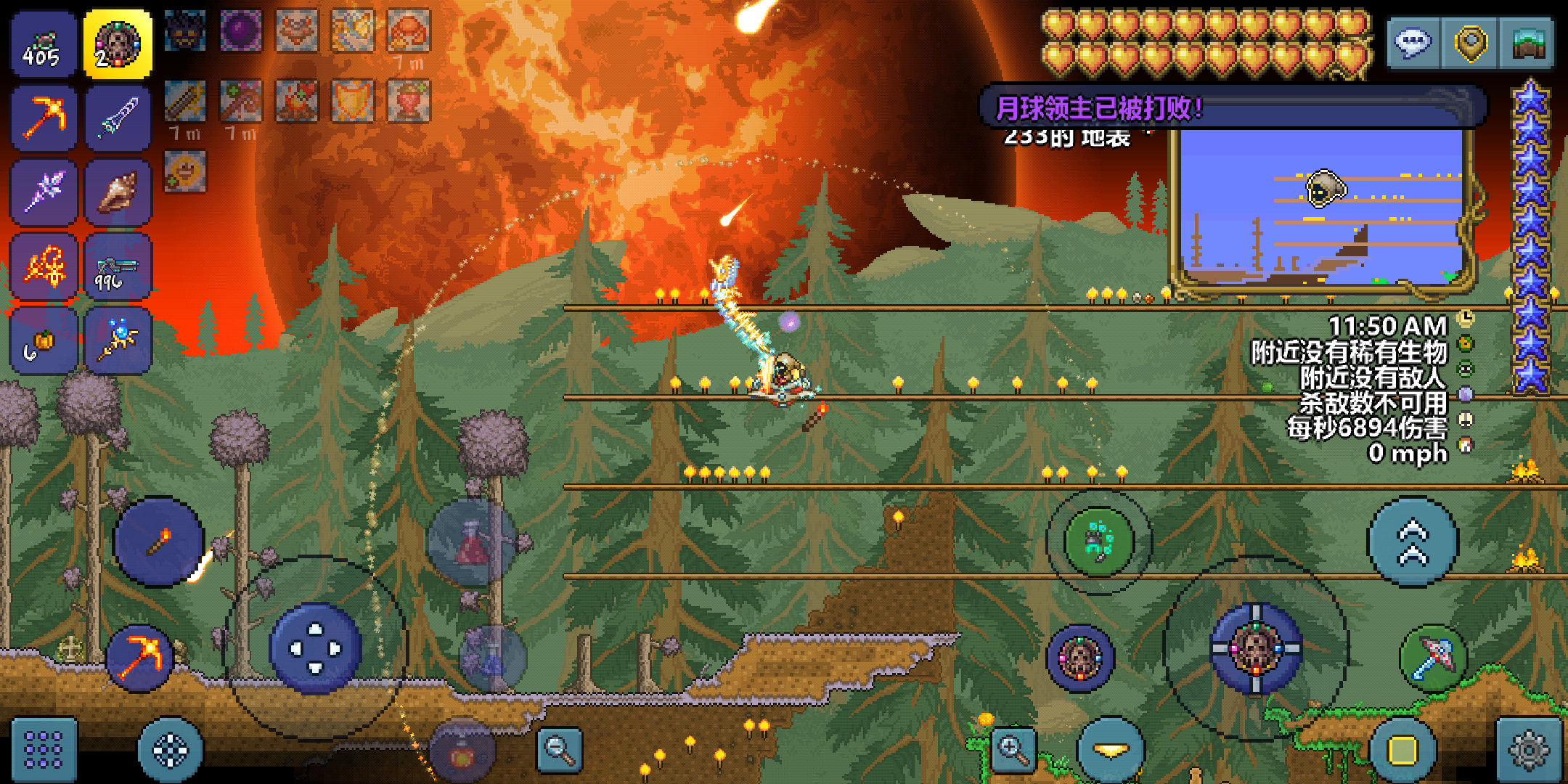Select the highlighted skull item slot
Screen dimensions: 1568x784
118,44
